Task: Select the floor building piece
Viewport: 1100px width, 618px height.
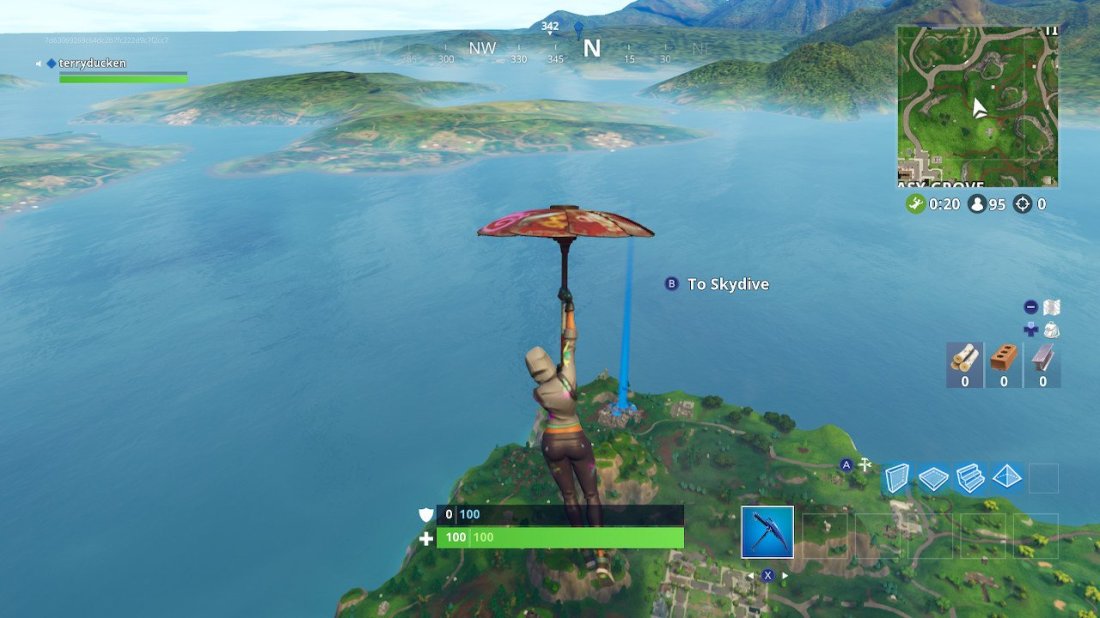Action: coord(933,478)
